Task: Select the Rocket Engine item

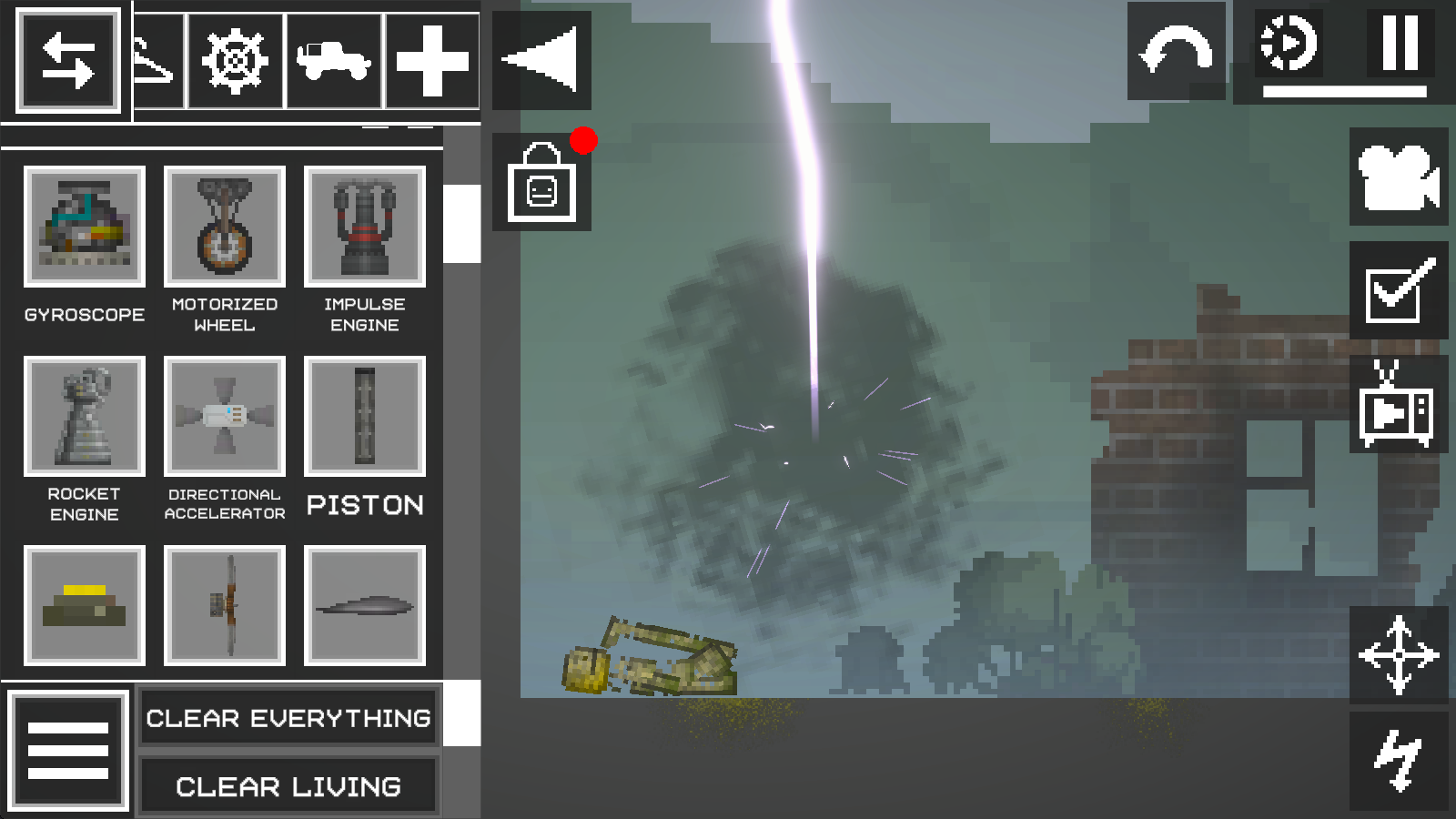Action: point(85,417)
